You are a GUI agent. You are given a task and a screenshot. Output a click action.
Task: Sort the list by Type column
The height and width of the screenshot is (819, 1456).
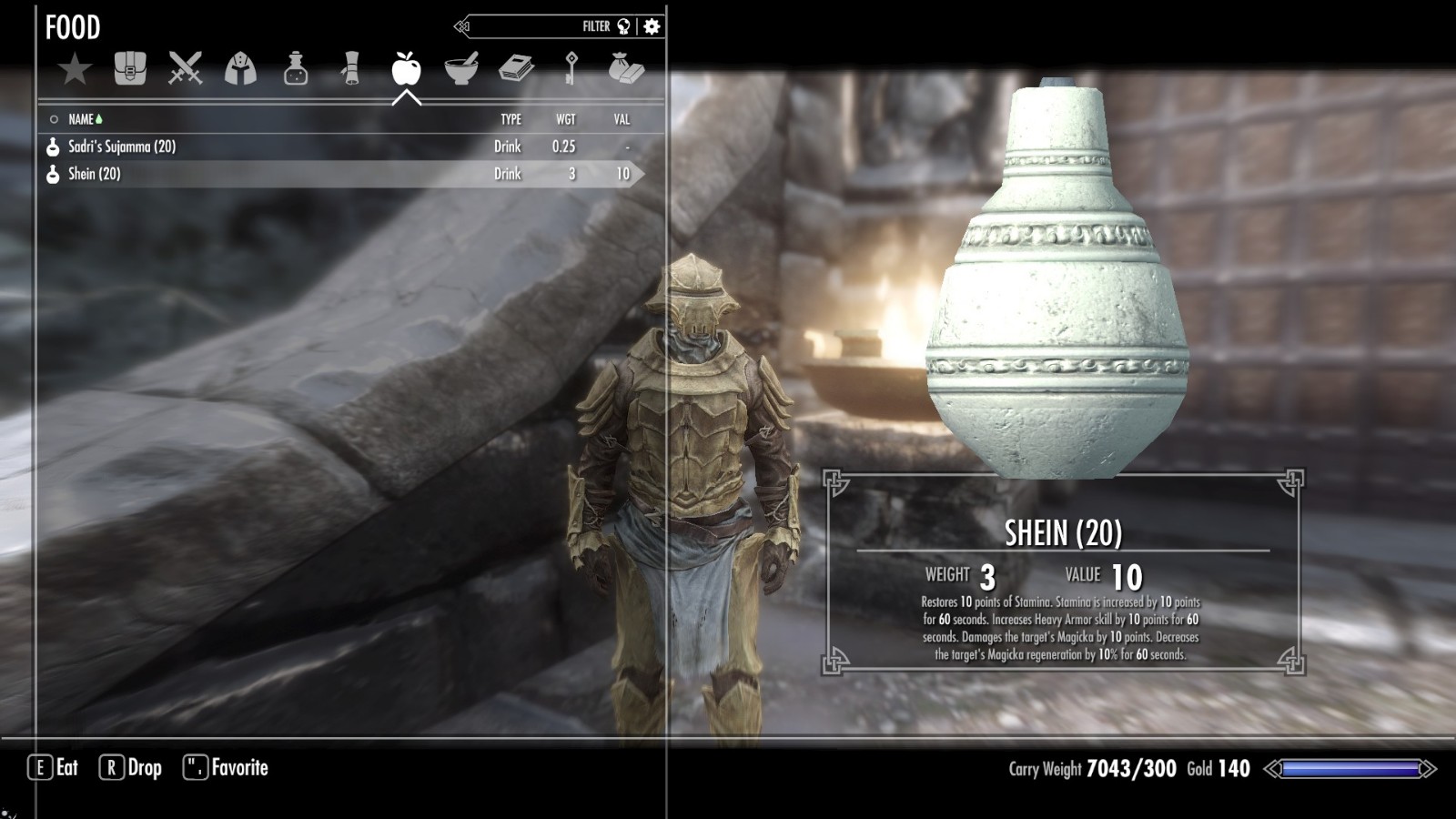coord(511,119)
